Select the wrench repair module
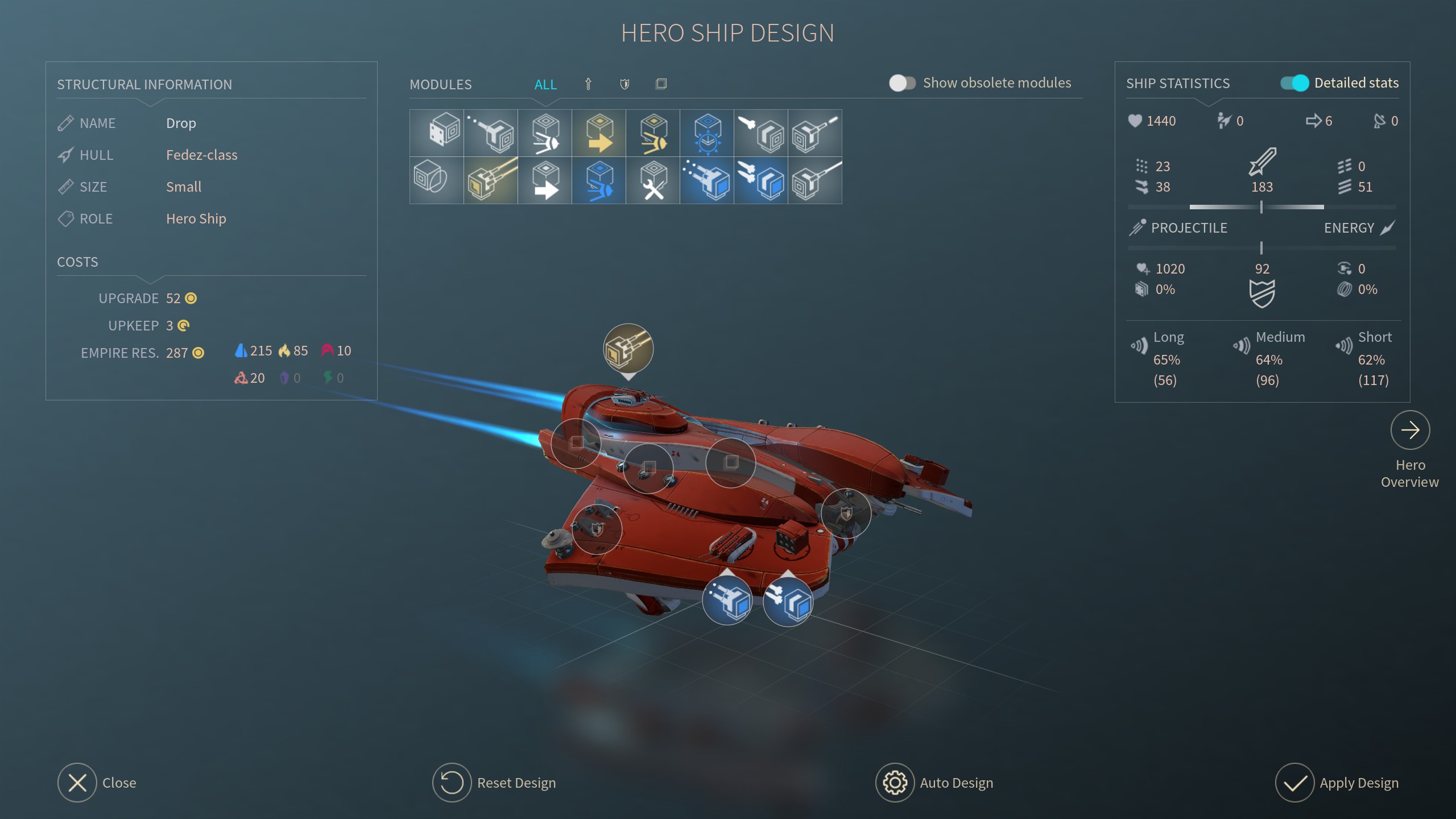The width and height of the screenshot is (1456, 819). (x=653, y=181)
